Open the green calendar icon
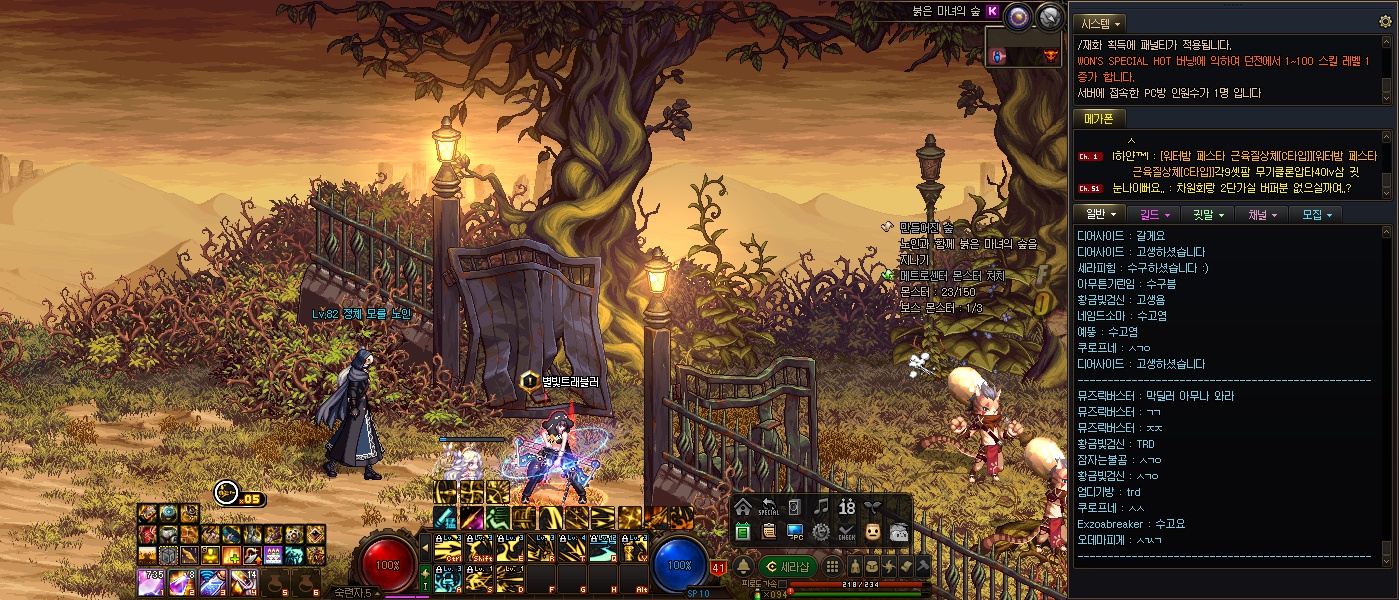 click(742, 531)
